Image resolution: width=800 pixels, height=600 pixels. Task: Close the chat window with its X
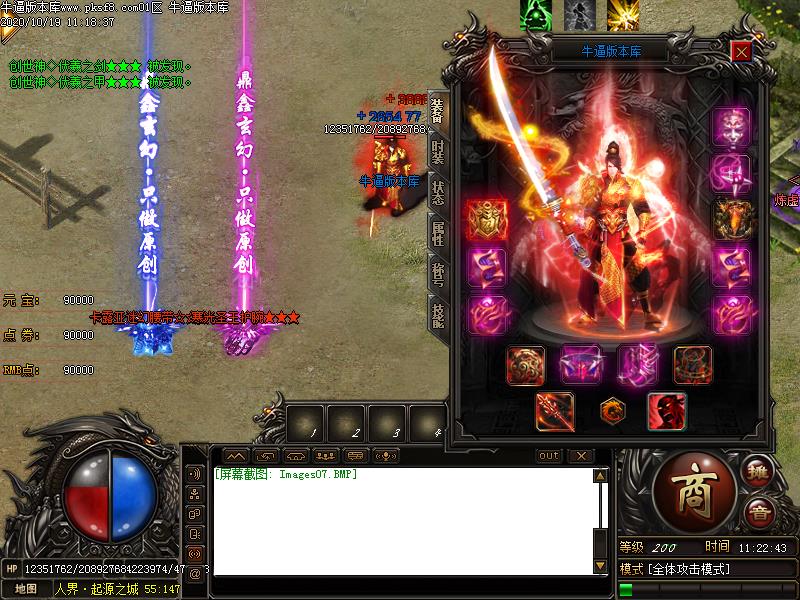pos(581,456)
